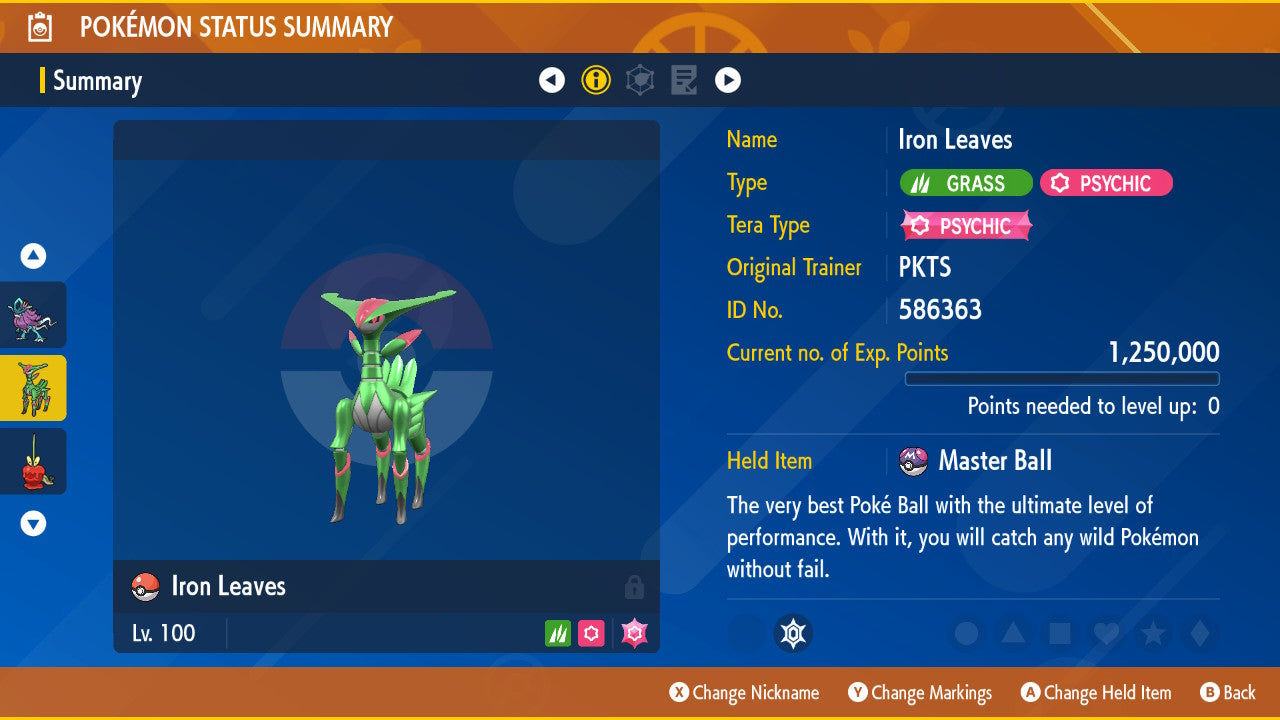The image size is (1280, 720).
Task: Click the Grass type icon on Iron Leaves card
Action: 556,633
